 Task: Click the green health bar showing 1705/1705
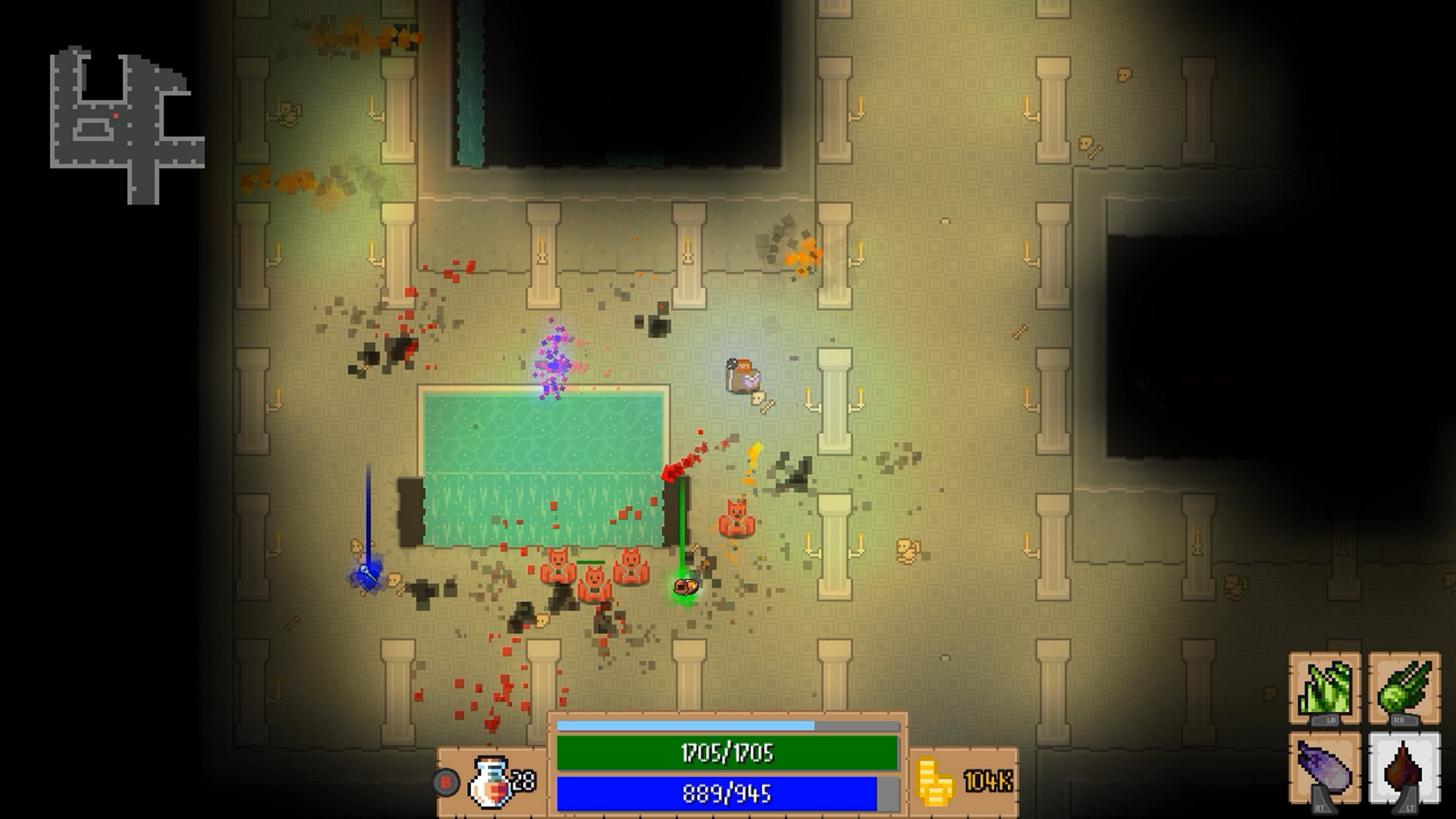pos(728,752)
